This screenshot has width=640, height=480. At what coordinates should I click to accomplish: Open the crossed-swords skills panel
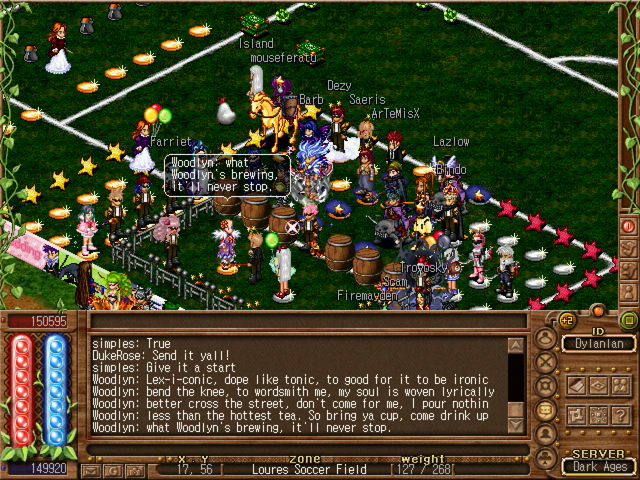(545, 364)
